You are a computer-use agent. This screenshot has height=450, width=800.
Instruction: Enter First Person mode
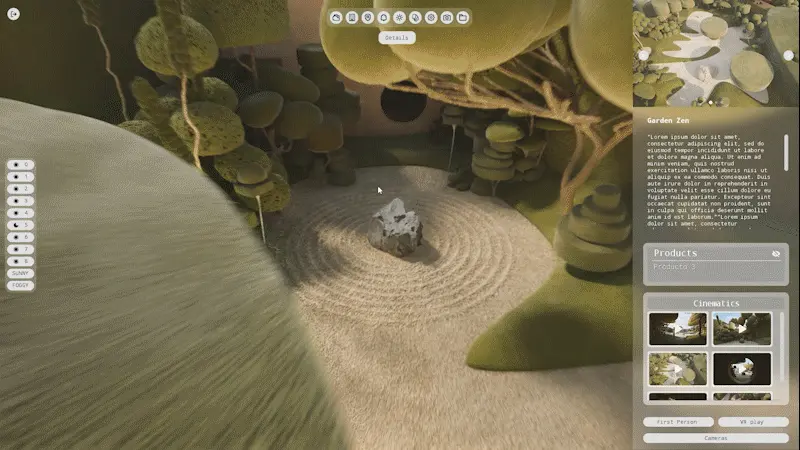pyautogui.click(x=678, y=422)
